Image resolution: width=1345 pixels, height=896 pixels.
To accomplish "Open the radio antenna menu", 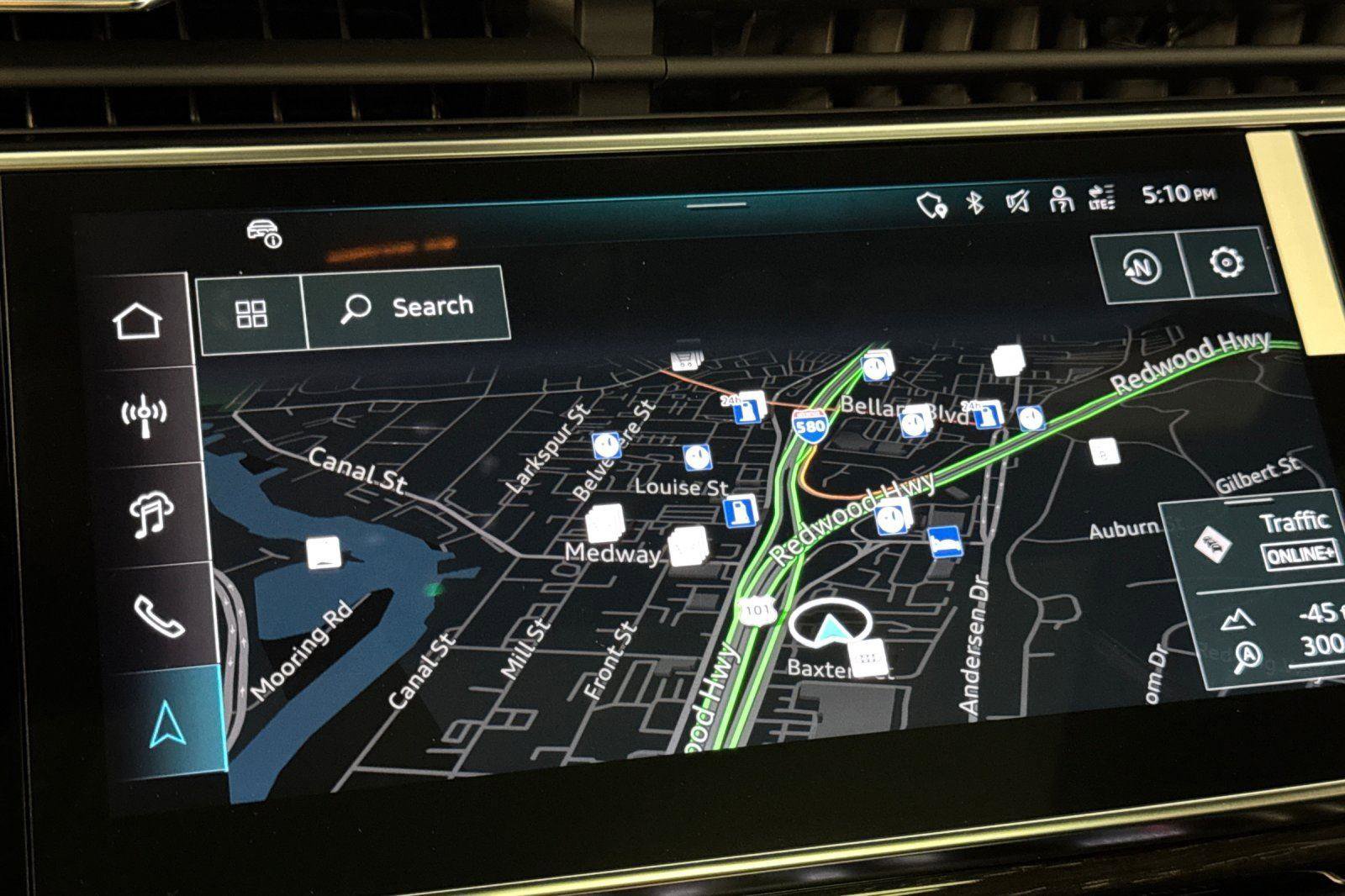I will click(144, 415).
